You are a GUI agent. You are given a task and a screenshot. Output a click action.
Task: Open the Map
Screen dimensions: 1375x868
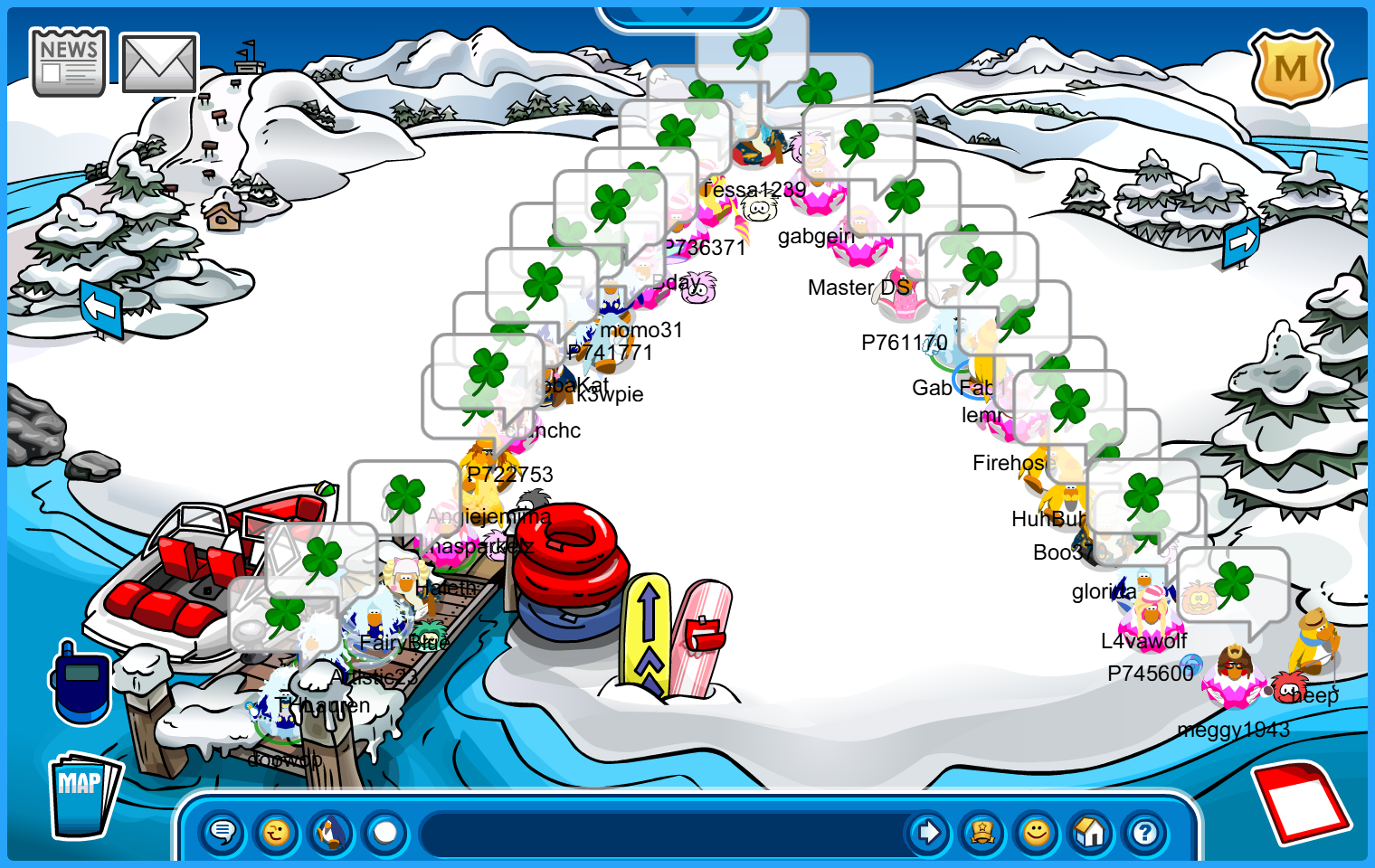tap(83, 795)
